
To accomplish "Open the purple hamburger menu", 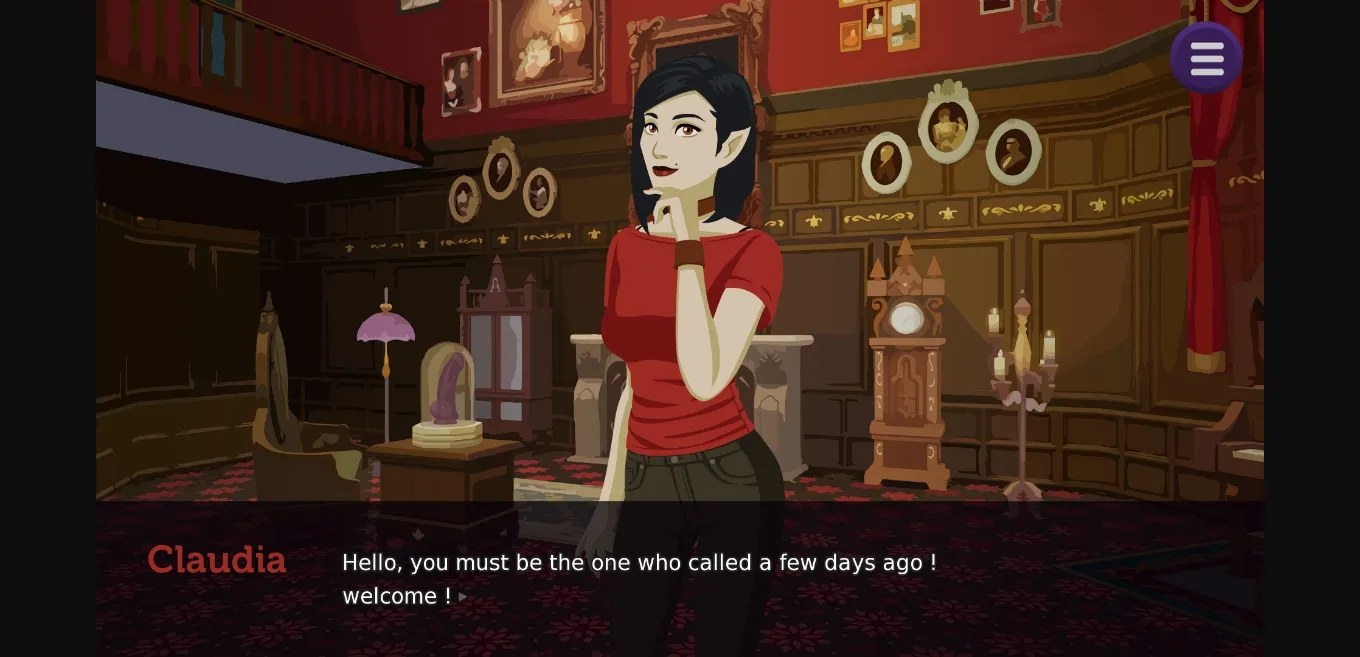I will pos(1206,59).
